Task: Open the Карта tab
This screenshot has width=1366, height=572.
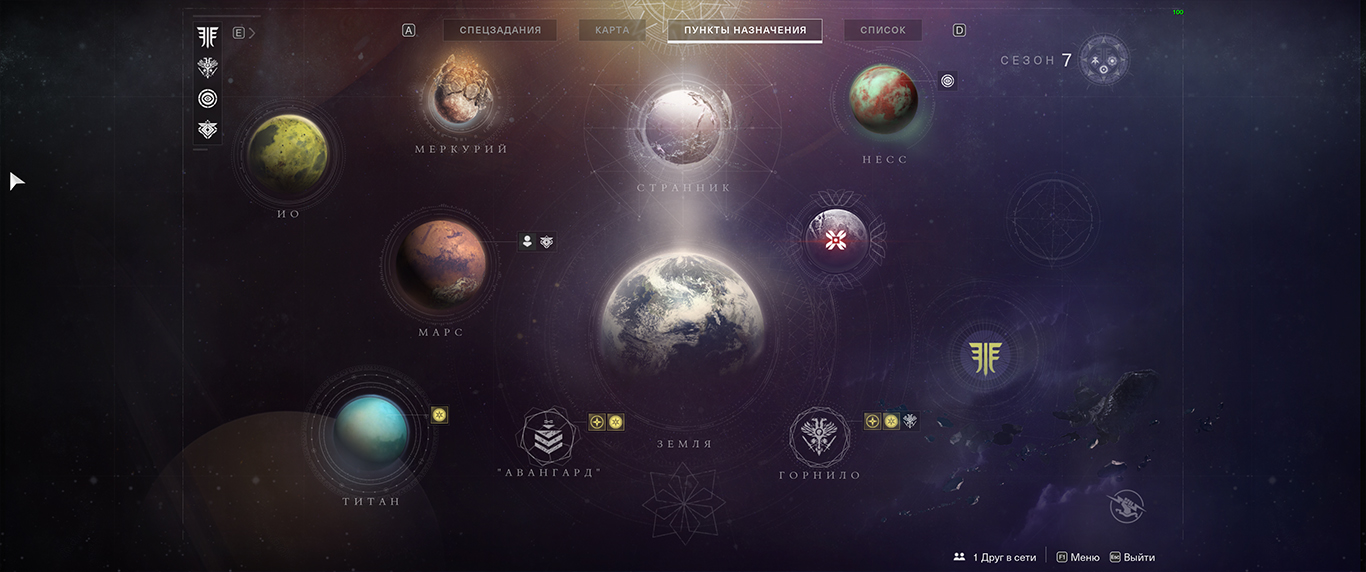Action: [x=612, y=30]
